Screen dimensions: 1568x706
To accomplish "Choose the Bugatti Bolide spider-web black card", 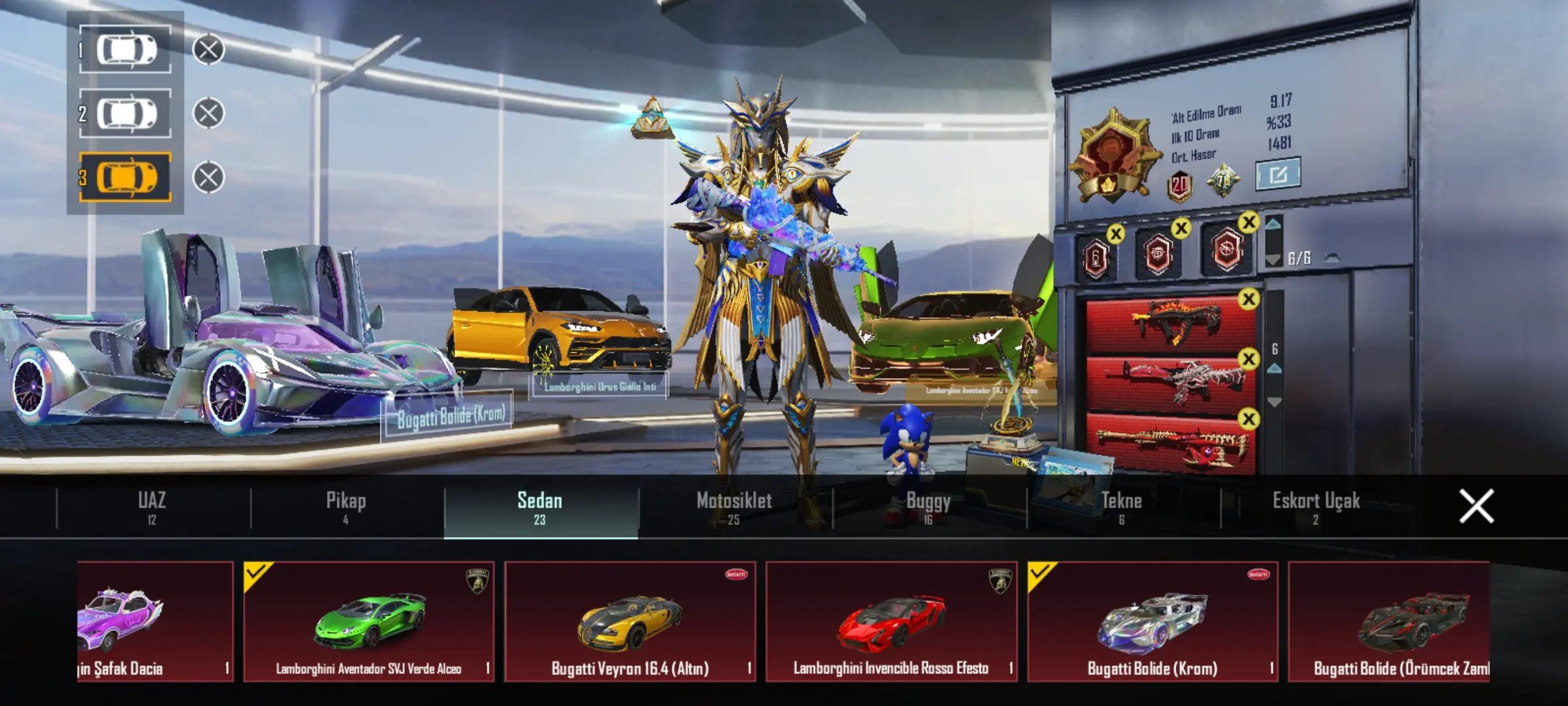I will (1389, 621).
